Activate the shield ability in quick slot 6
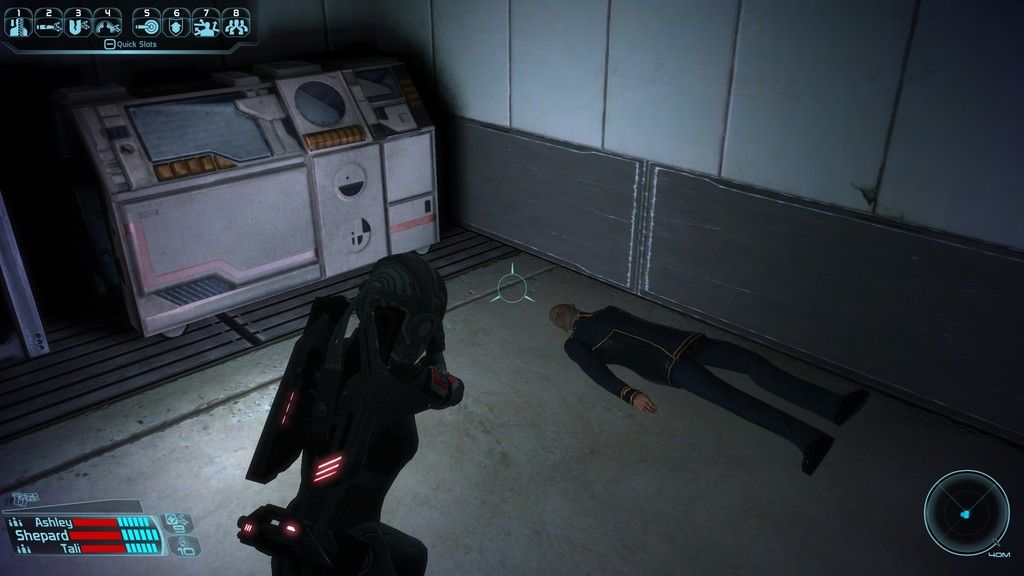 click(176, 23)
